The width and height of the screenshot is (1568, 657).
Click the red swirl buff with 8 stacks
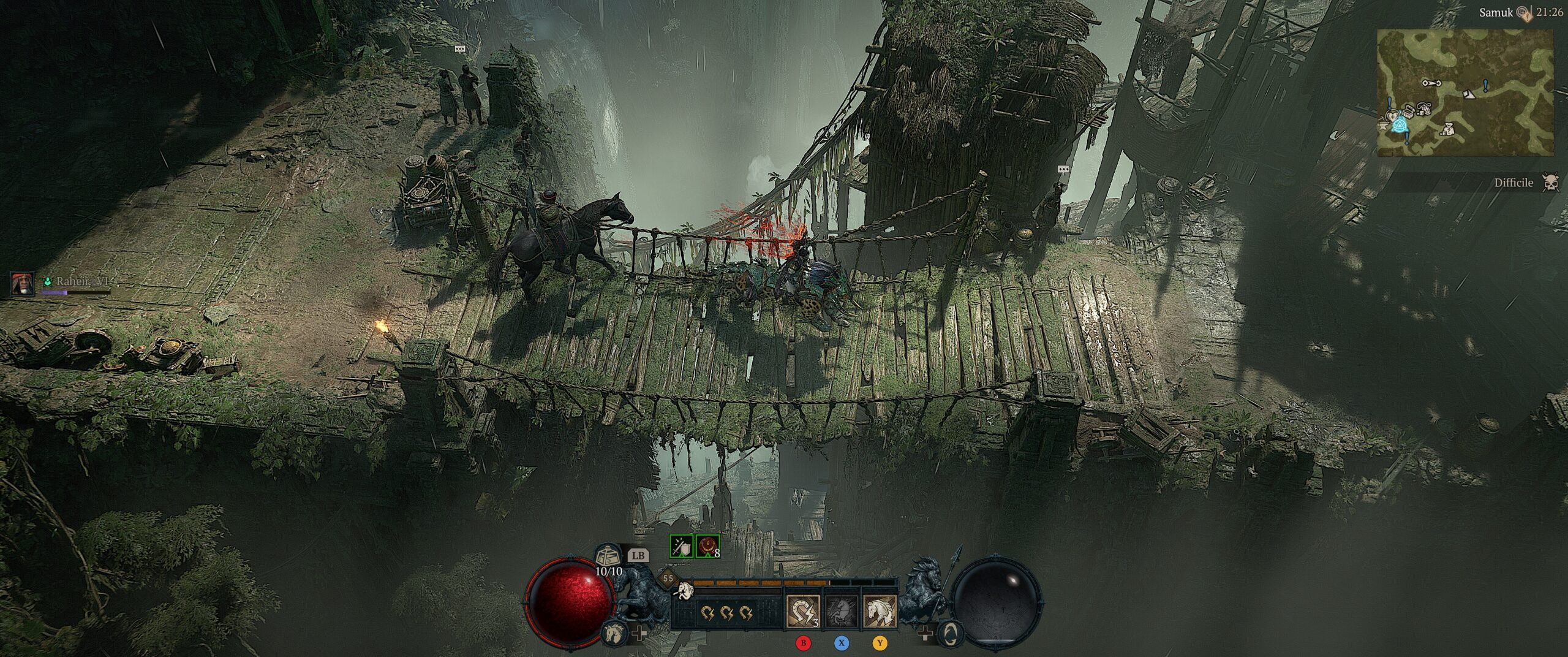pos(708,546)
